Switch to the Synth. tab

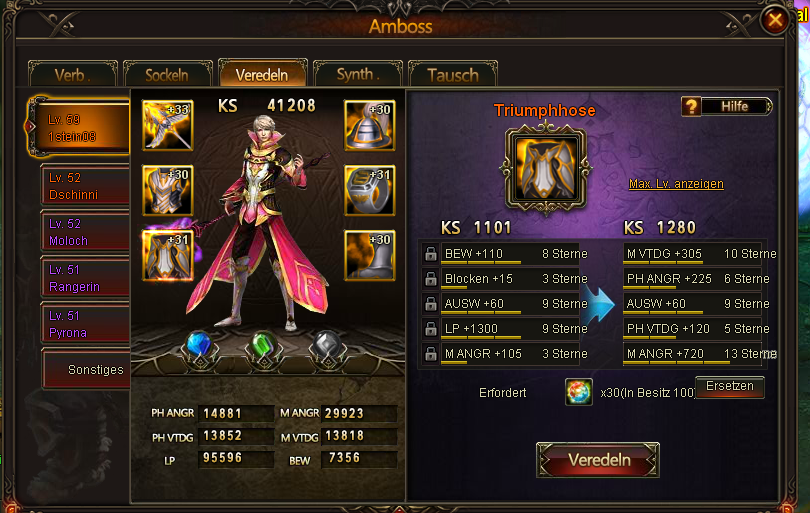tap(357, 75)
